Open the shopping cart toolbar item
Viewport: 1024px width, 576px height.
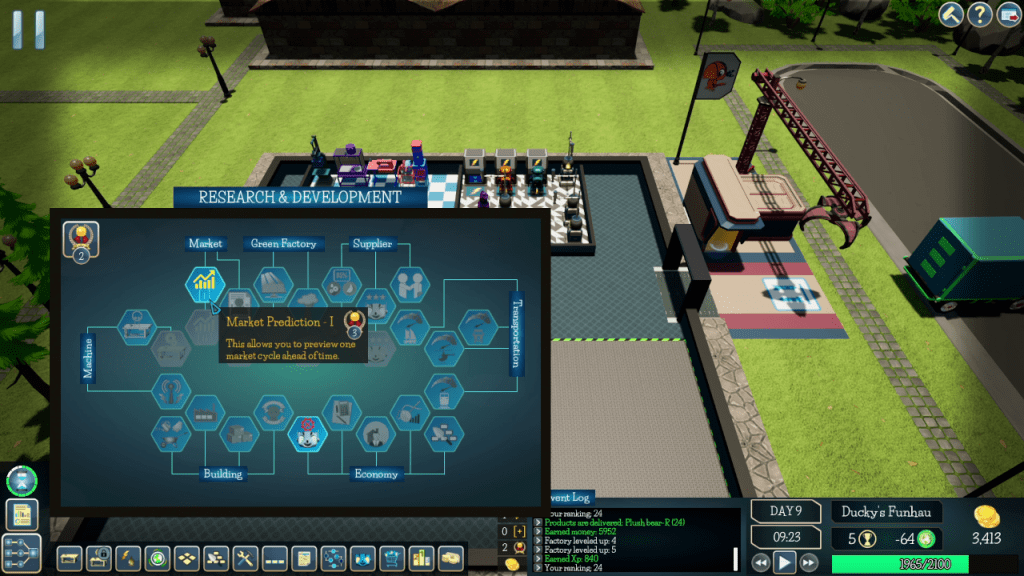coord(393,557)
